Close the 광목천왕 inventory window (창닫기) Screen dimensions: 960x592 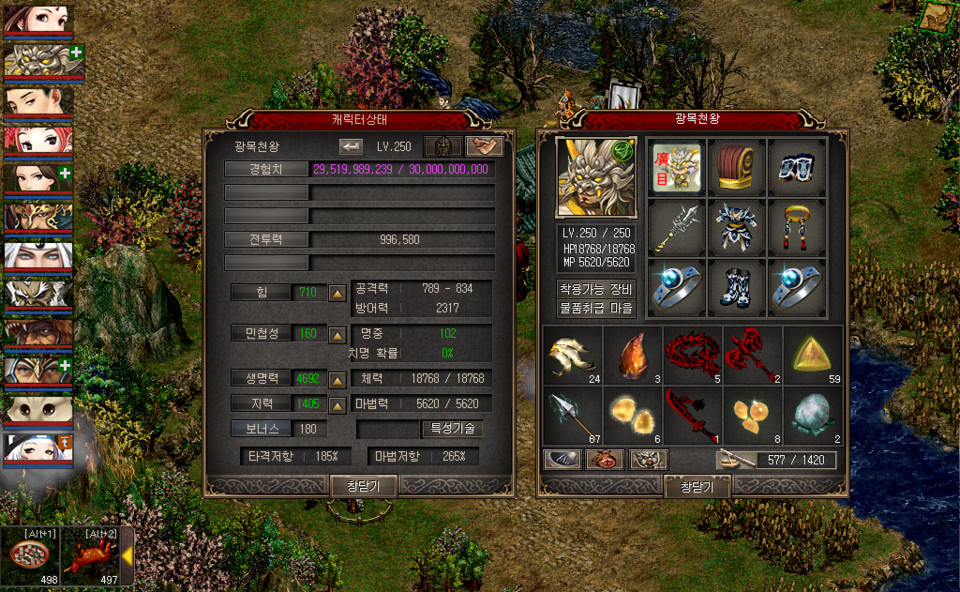pyautogui.click(x=697, y=486)
